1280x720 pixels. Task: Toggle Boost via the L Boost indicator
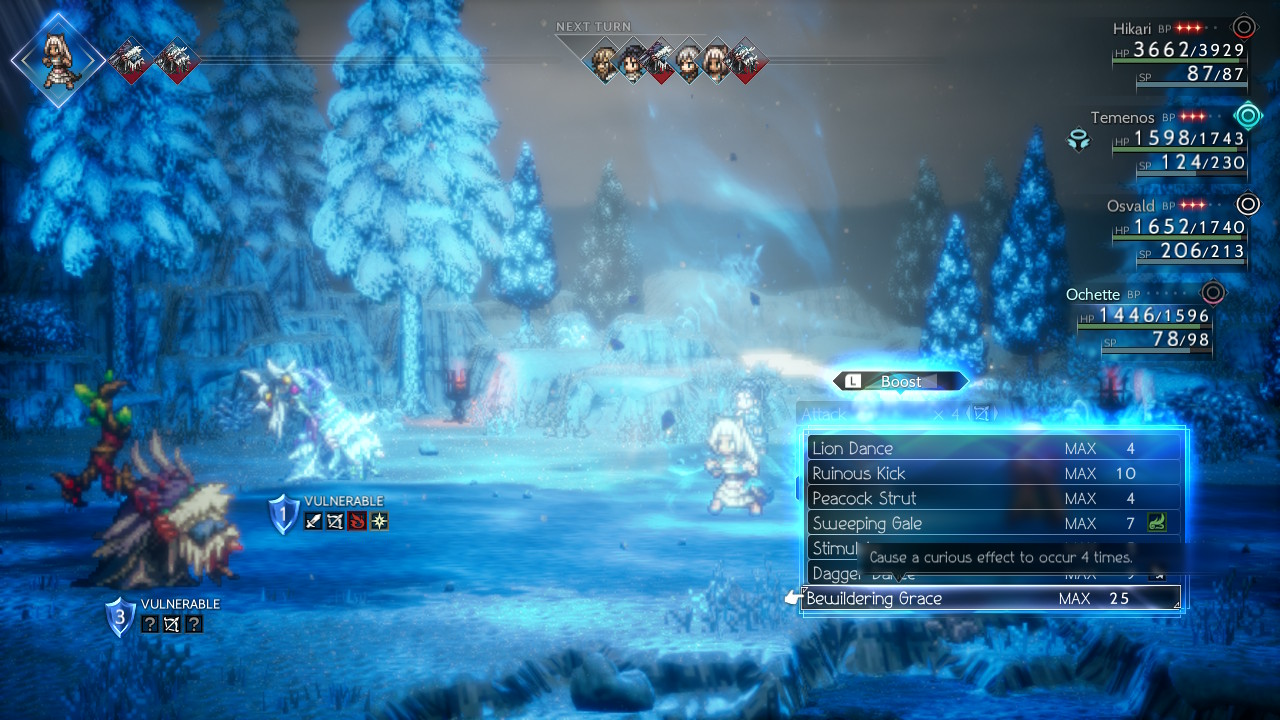coord(899,381)
